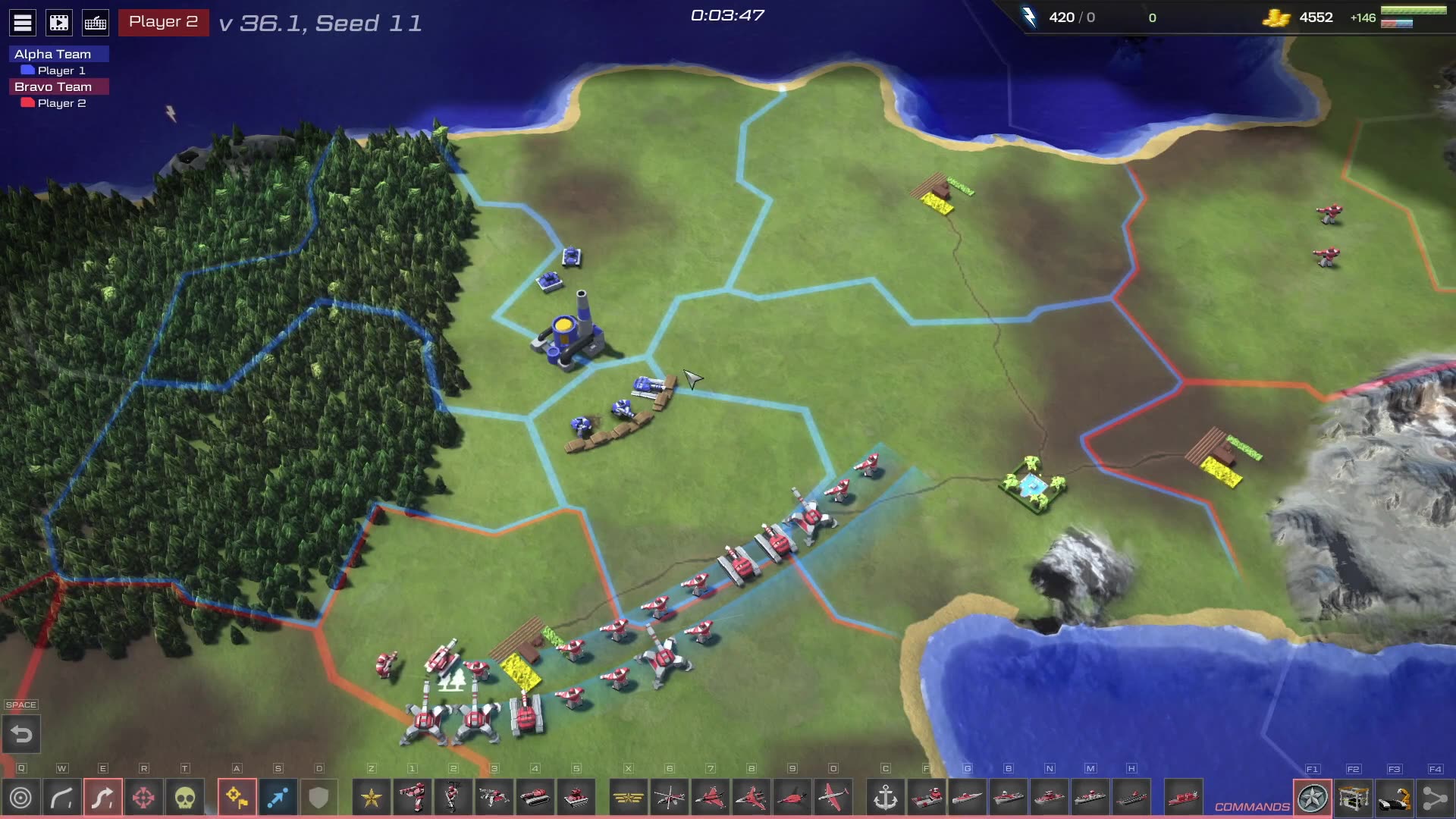Open the share-node icon tab
Screen dimensions: 1456x819
[x=1435, y=798]
